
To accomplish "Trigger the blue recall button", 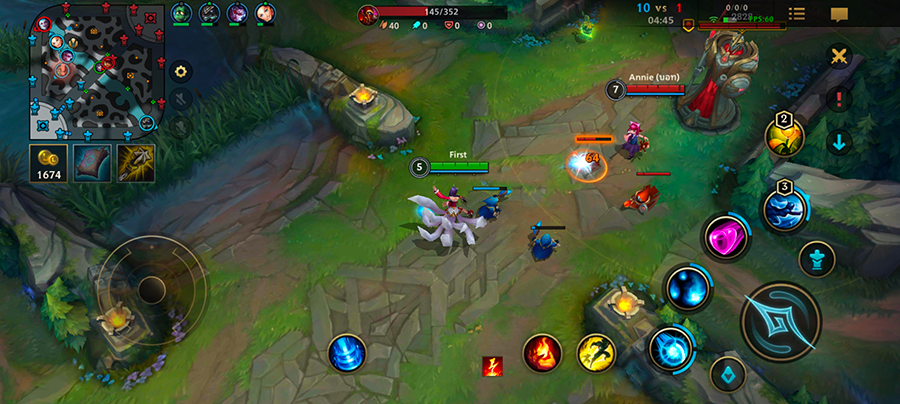I will [x=346, y=353].
